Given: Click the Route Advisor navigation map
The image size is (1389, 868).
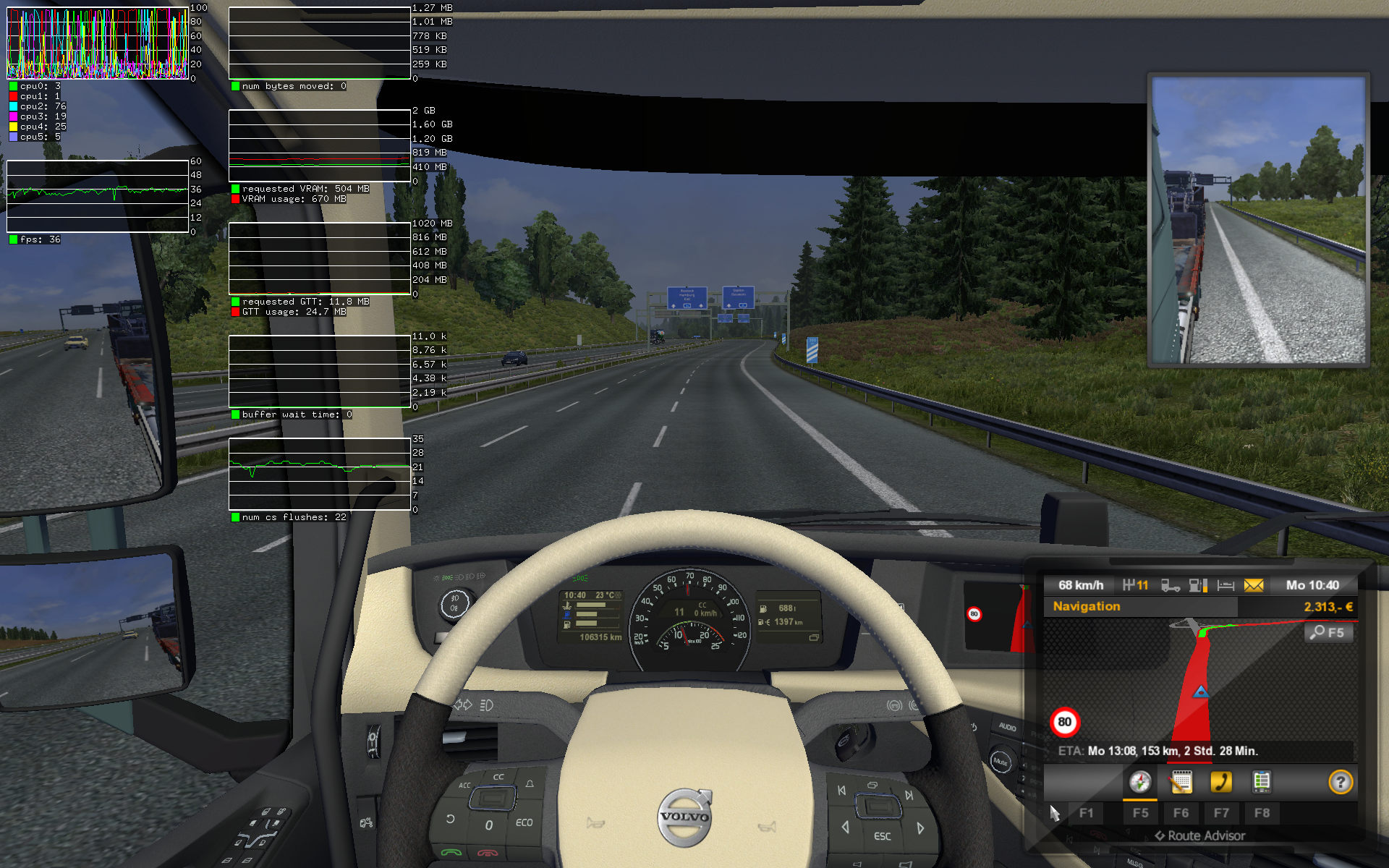Looking at the screenshot, I should pos(1201,680).
